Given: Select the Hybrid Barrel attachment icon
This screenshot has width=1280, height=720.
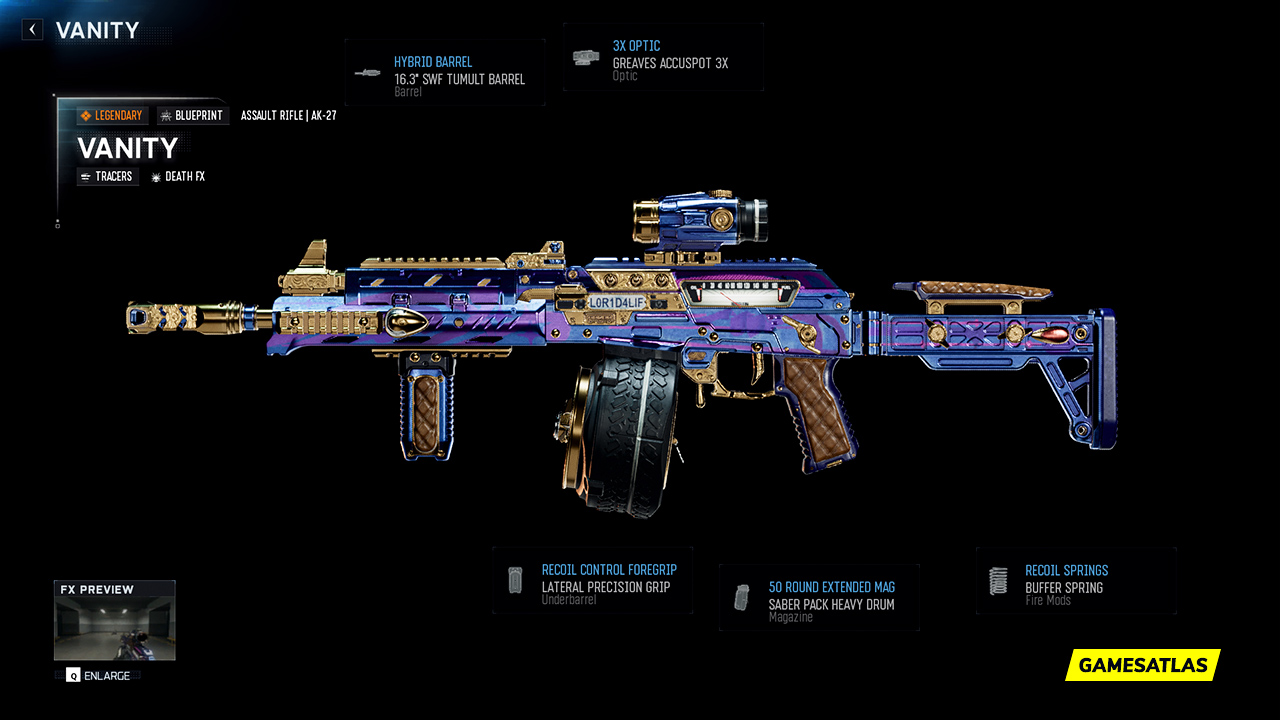Looking at the screenshot, I should pos(369,71).
